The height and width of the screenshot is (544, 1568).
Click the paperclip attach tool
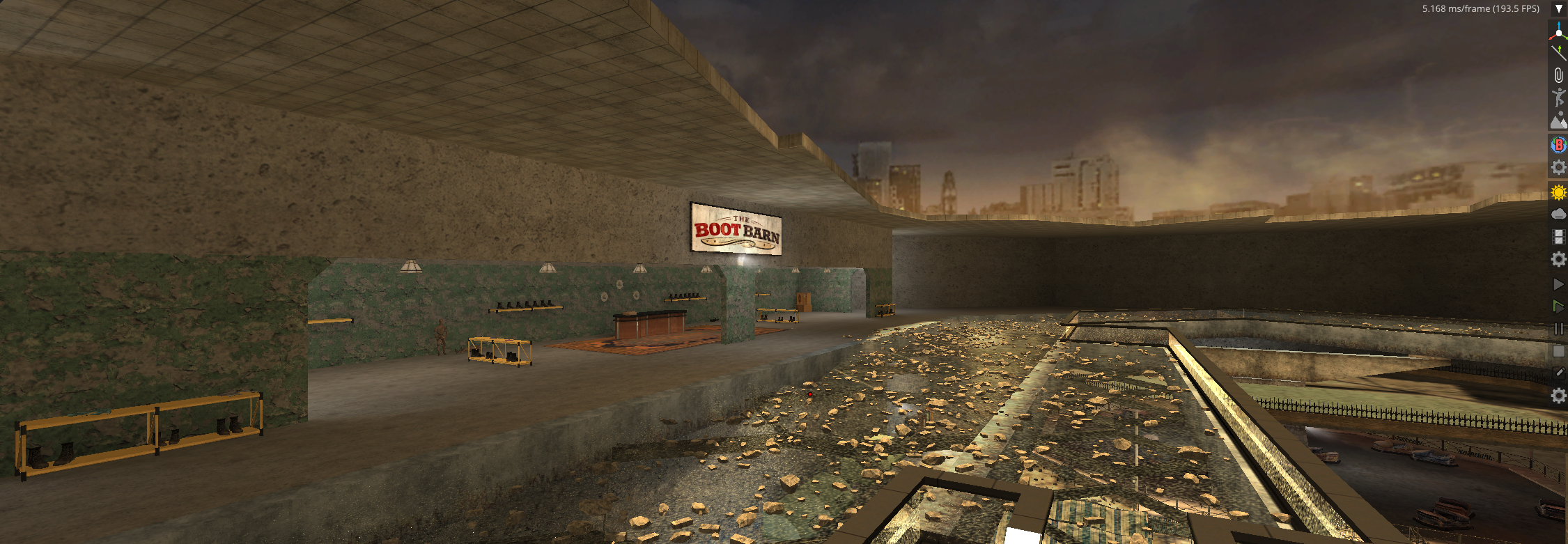[x=1558, y=75]
